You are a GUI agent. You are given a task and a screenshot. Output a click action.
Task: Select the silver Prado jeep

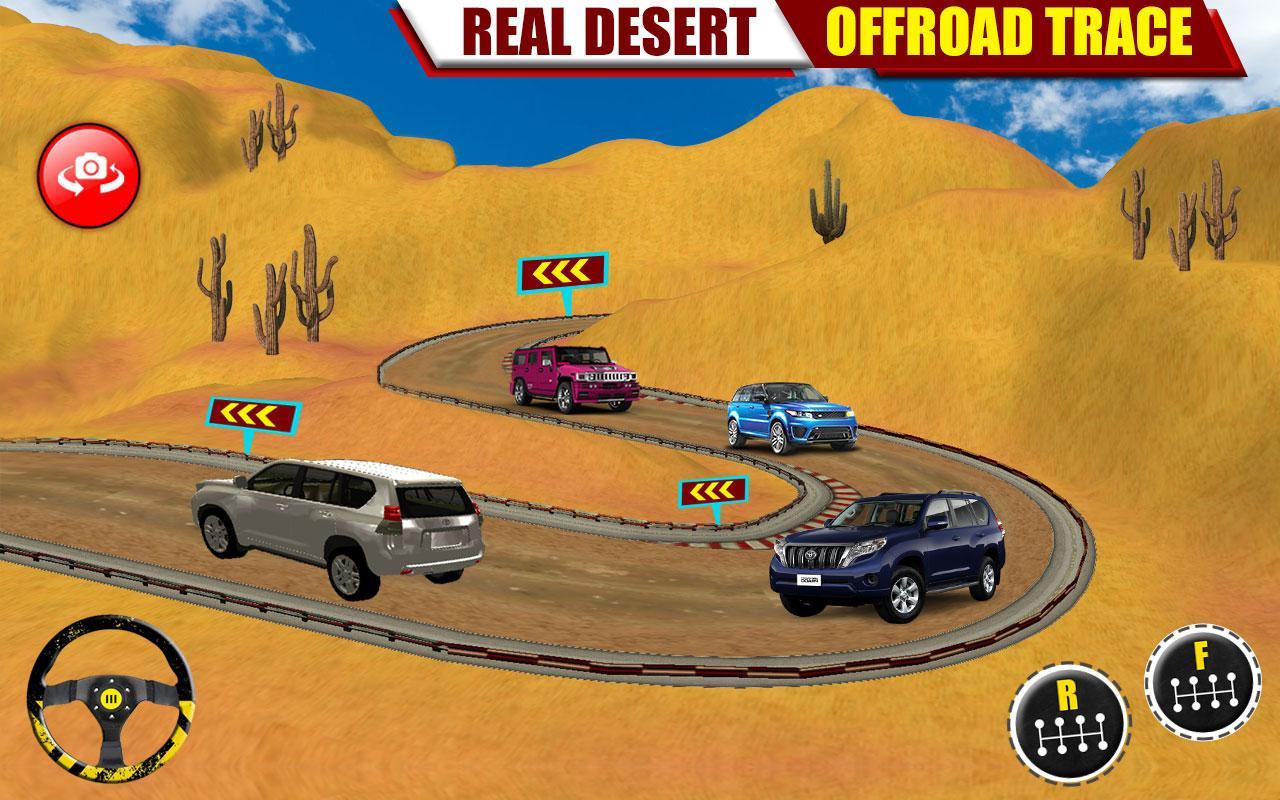(335, 520)
